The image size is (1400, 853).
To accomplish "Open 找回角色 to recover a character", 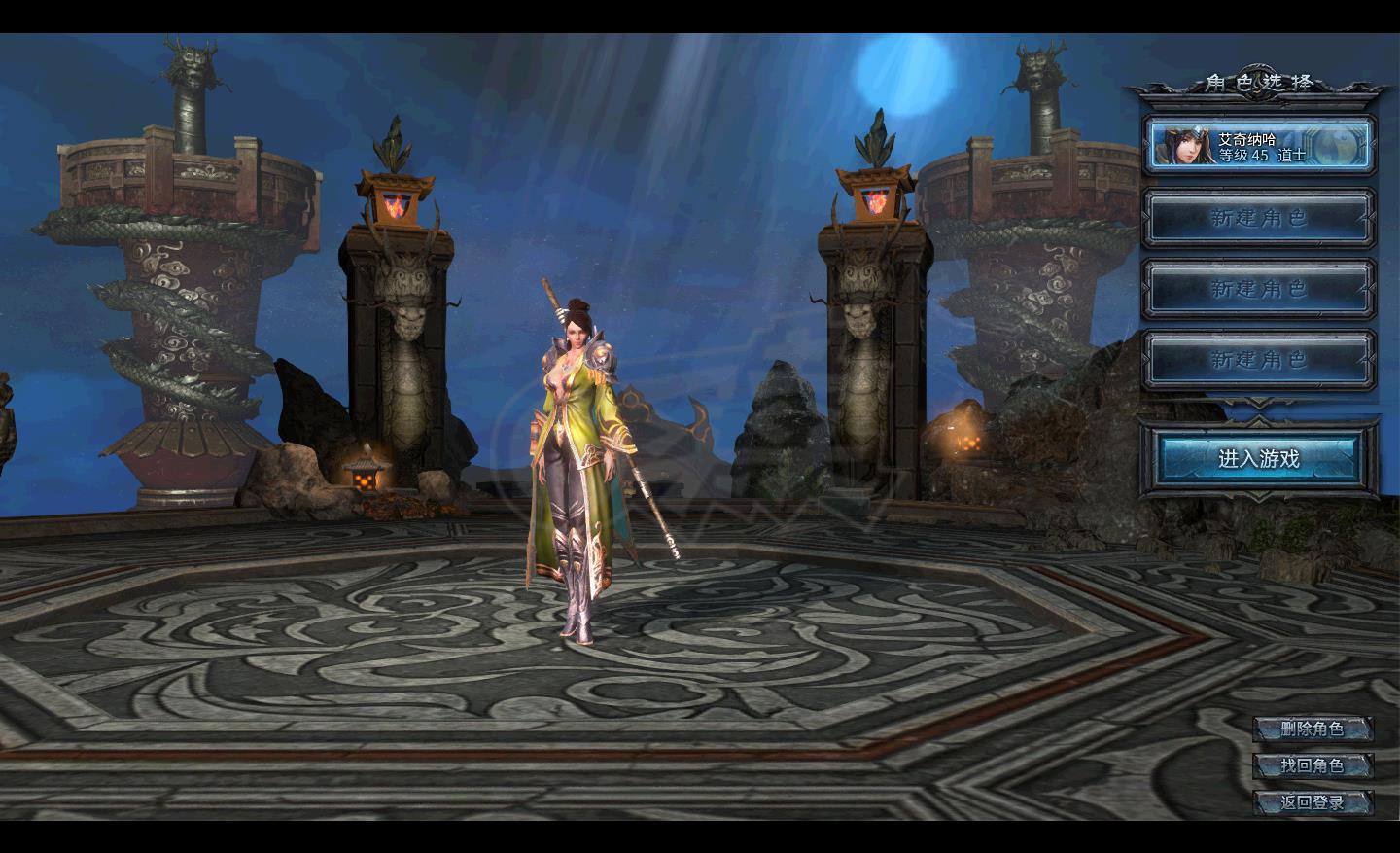I will 1312,765.
